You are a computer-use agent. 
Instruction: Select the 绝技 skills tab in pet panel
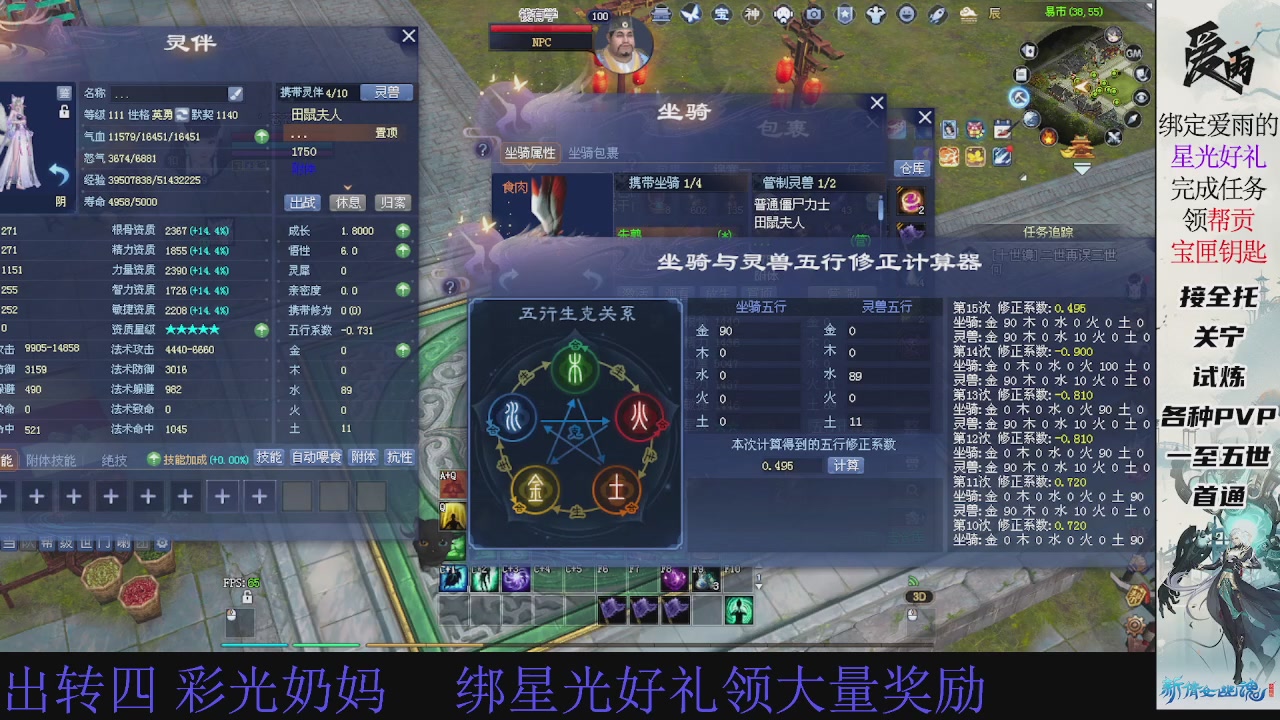(x=114, y=458)
